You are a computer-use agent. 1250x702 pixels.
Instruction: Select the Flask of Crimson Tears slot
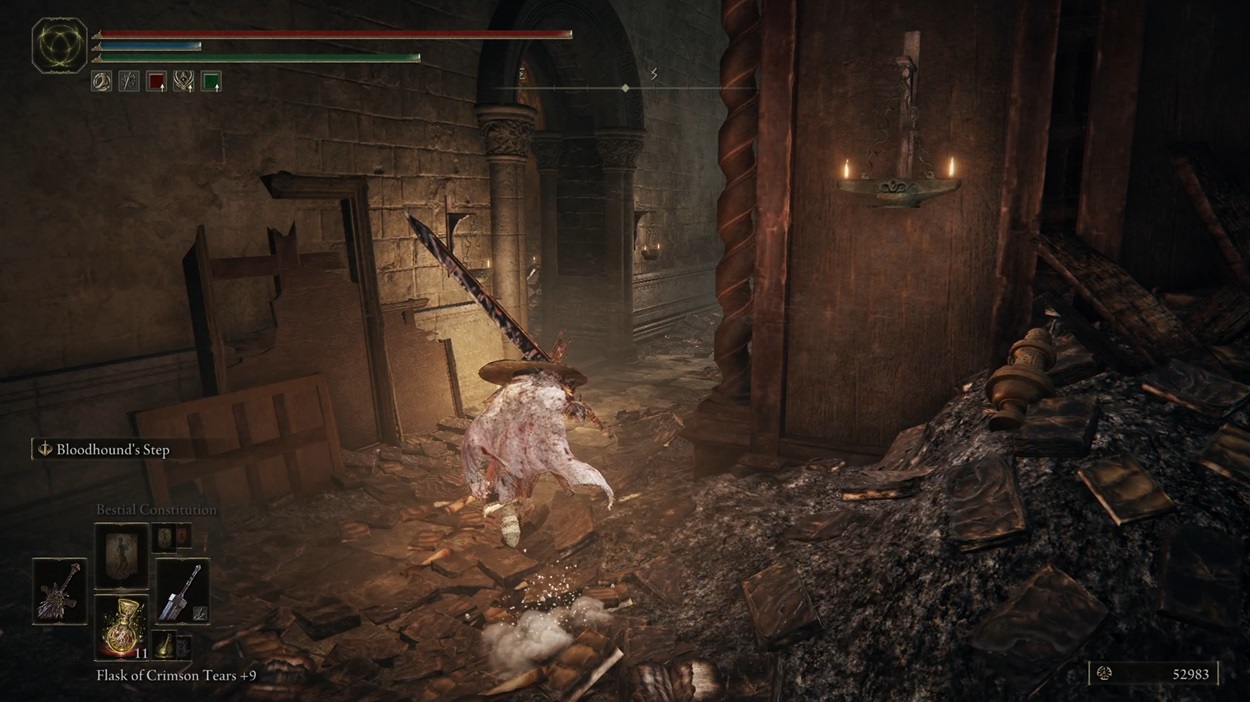[x=121, y=627]
